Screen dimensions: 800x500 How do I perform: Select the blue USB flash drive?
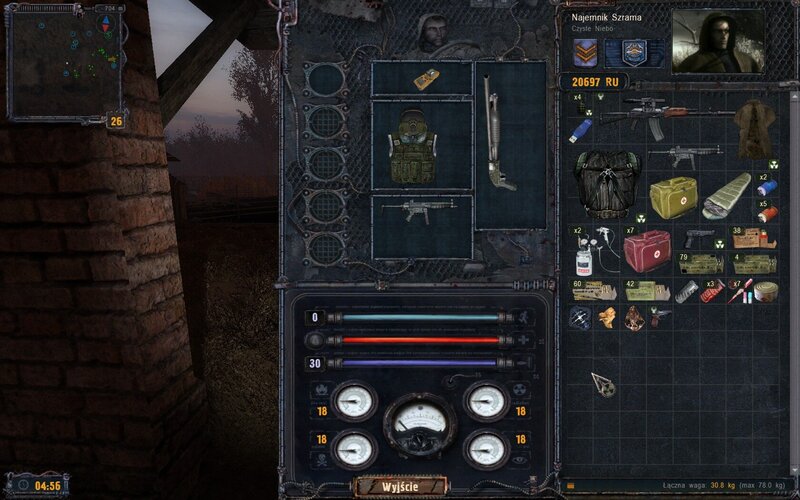(582, 130)
